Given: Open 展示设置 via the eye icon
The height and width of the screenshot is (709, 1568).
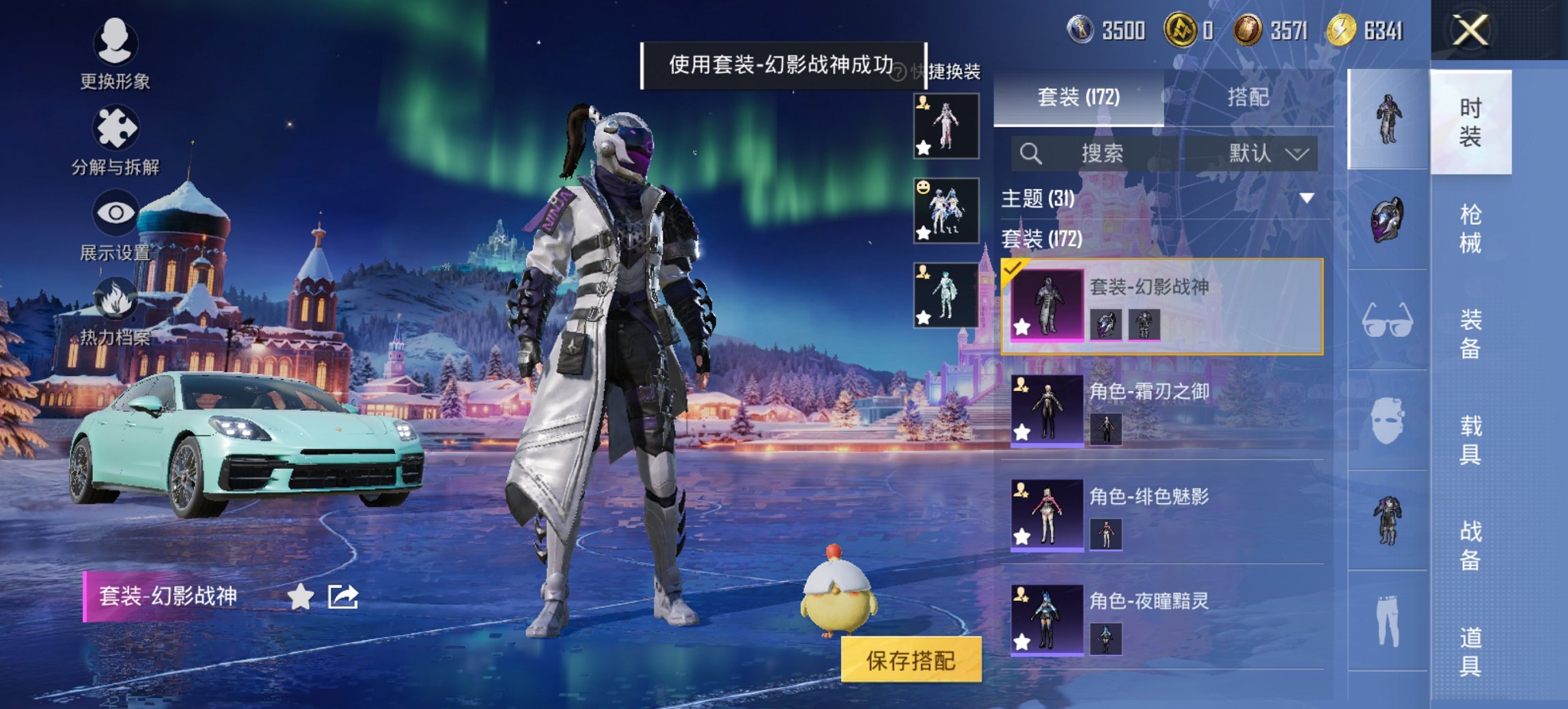Looking at the screenshot, I should pos(117,214).
